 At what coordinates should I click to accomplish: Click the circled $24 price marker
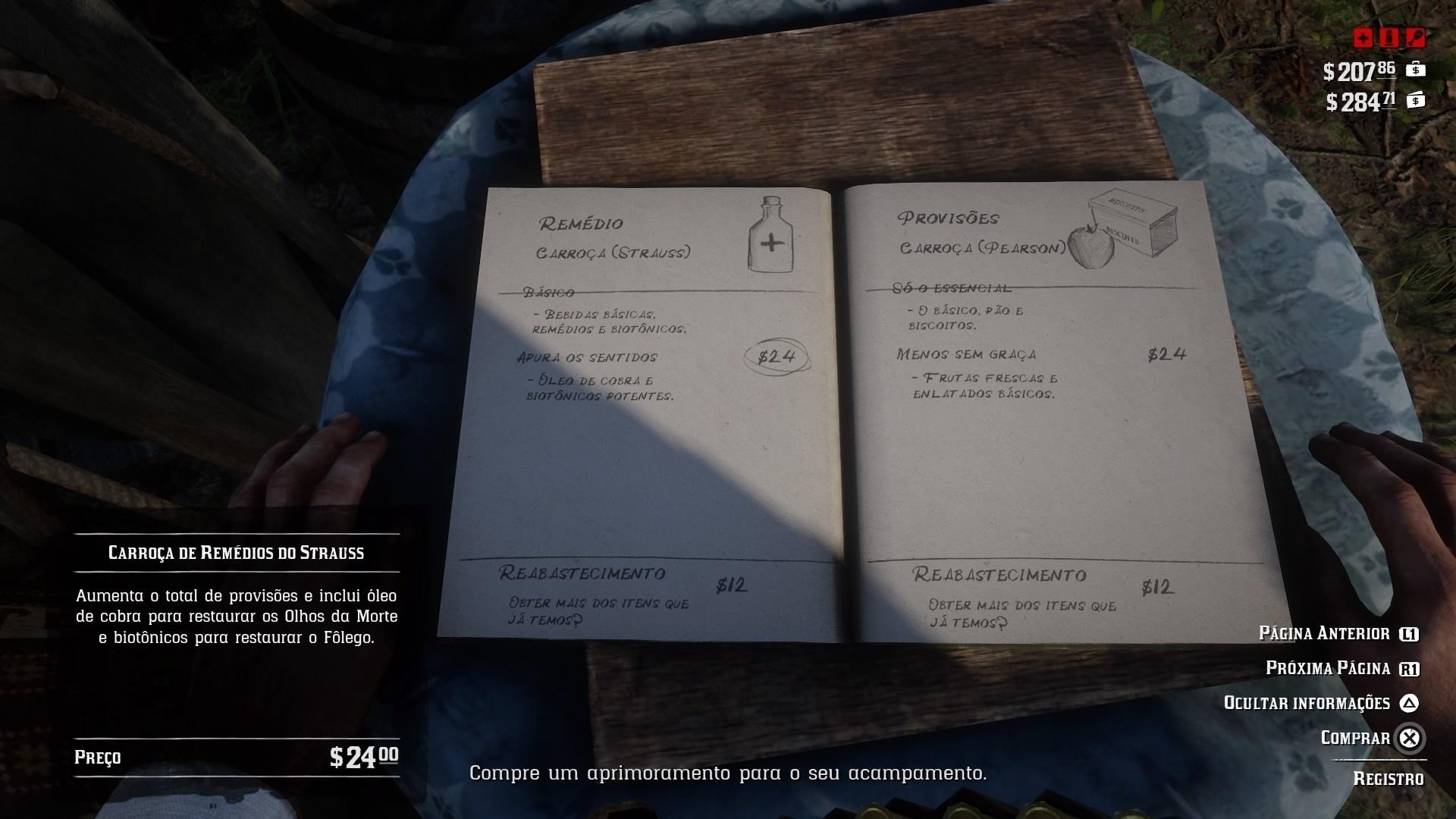(775, 356)
